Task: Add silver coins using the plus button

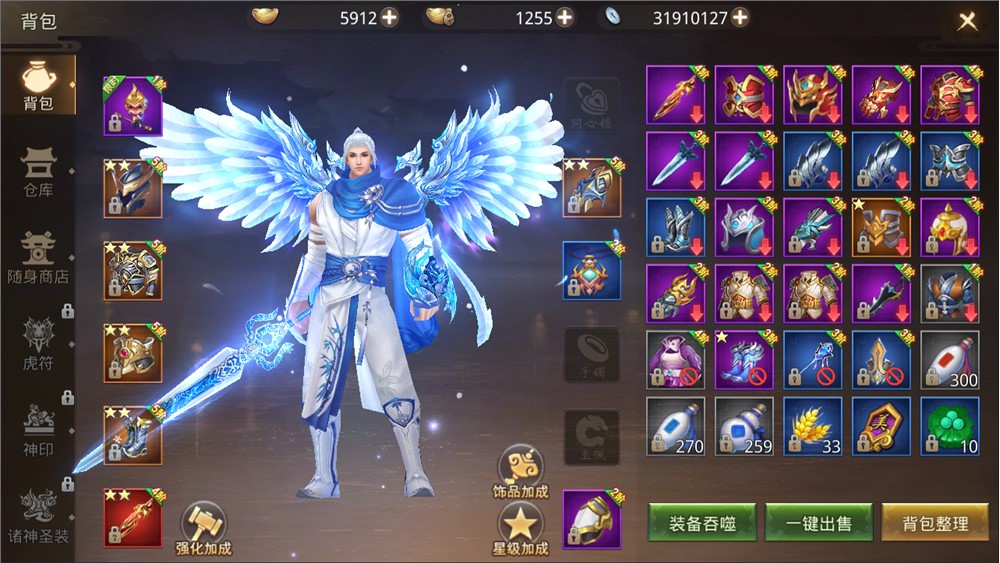Action: (x=739, y=17)
